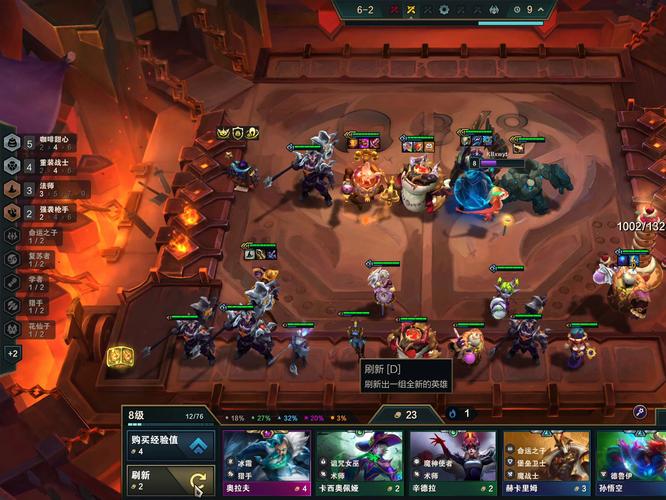Screen dimensions: 666x500
Task: Collapse the stage tracker with the arrow
Action: click(541, 10)
